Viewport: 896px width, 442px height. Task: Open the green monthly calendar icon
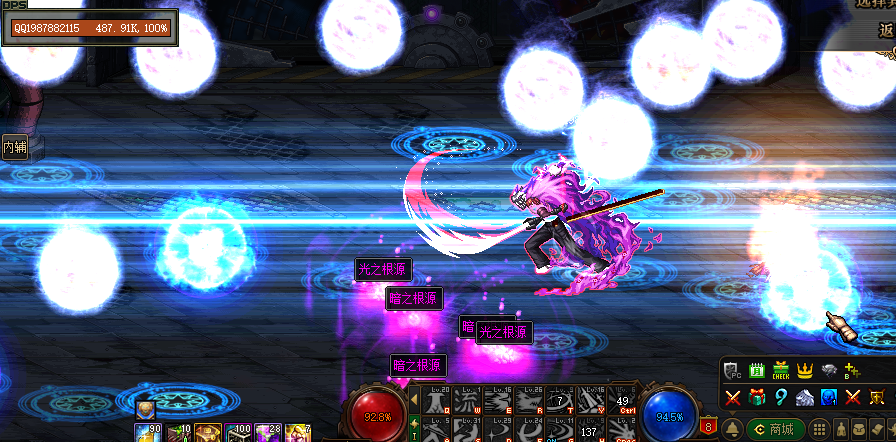point(756,371)
